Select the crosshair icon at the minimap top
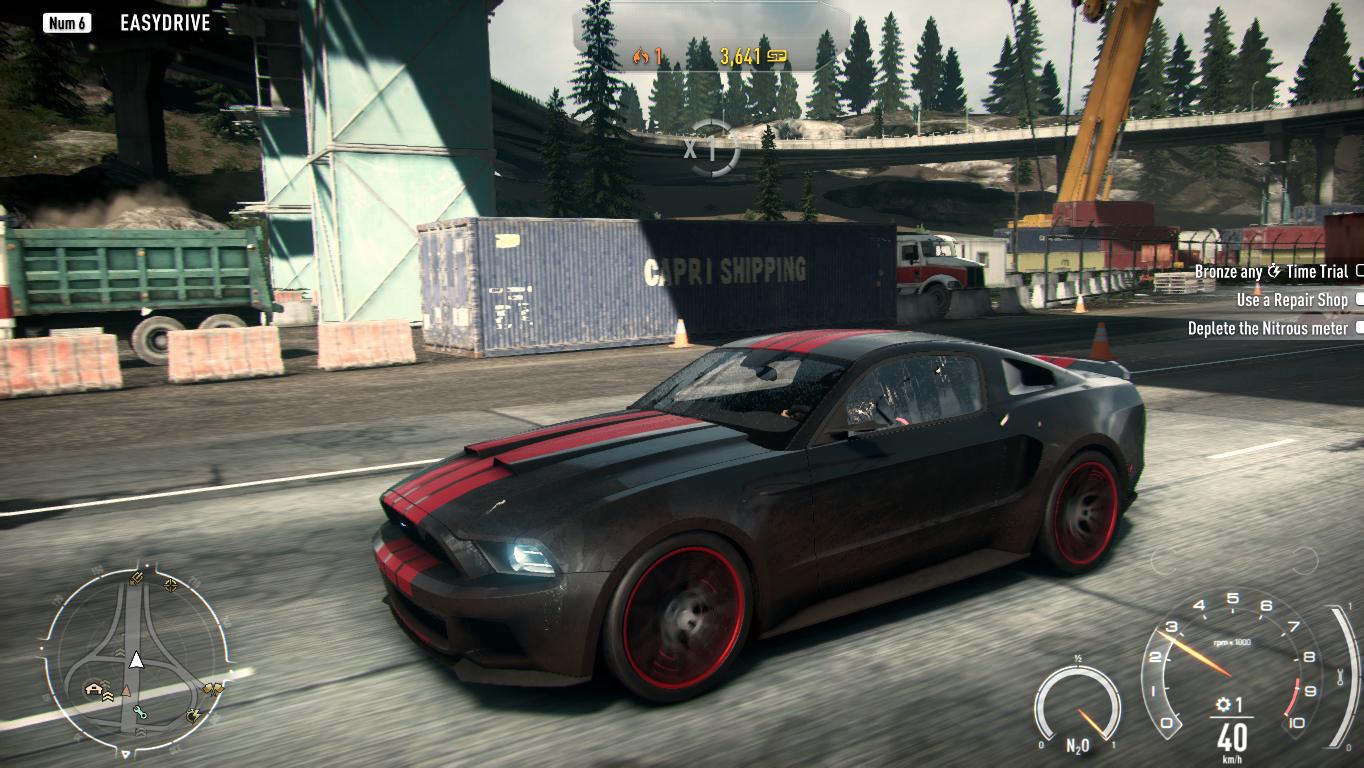1364x768 pixels. 170,586
